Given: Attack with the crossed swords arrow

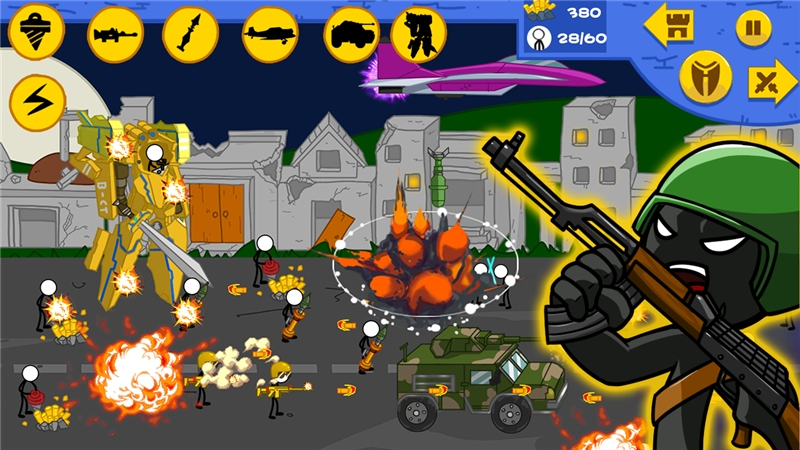Looking at the screenshot, I should pyautogui.click(x=772, y=82).
